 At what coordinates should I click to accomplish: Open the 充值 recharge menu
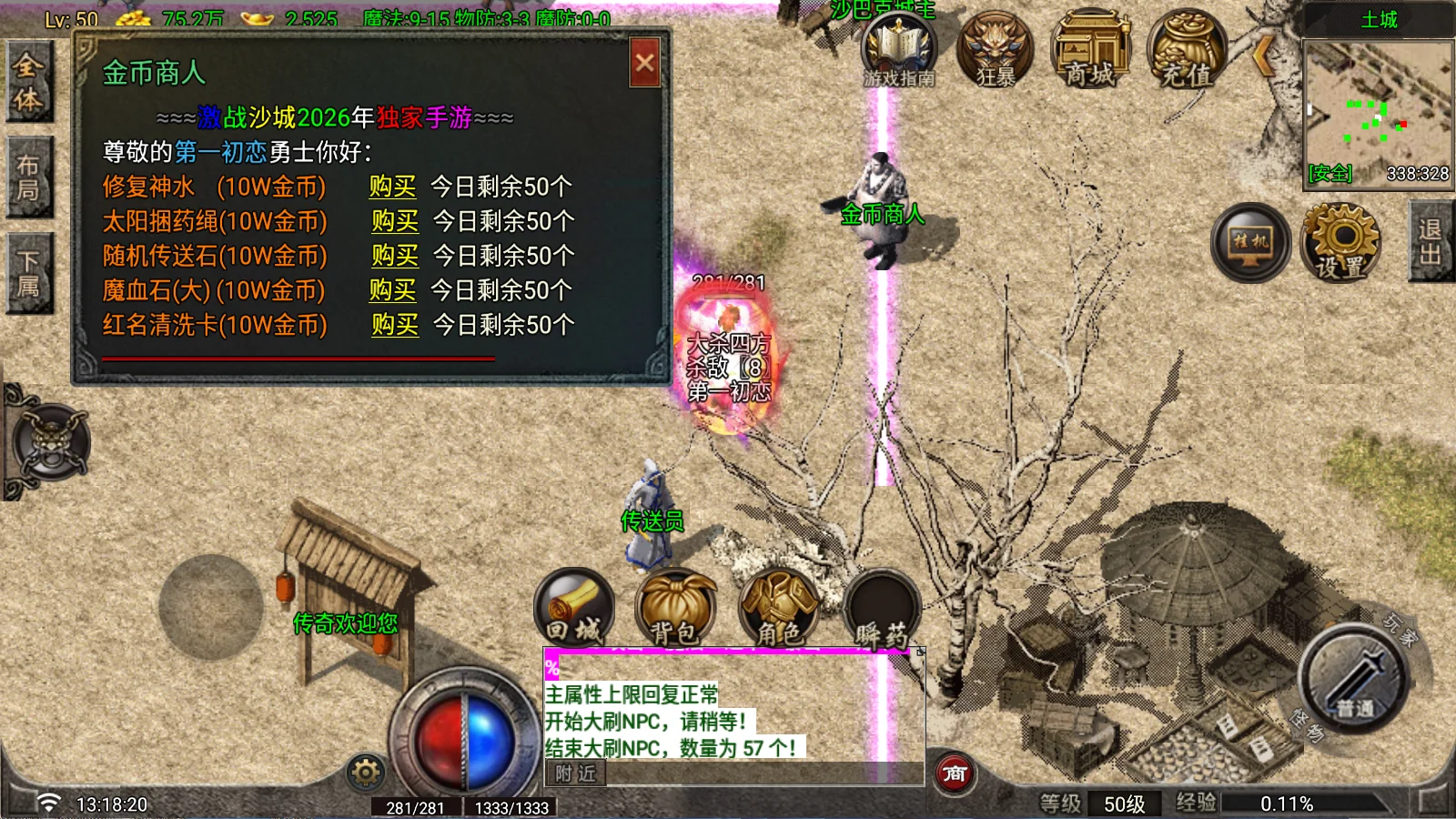tap(1187, 51)
